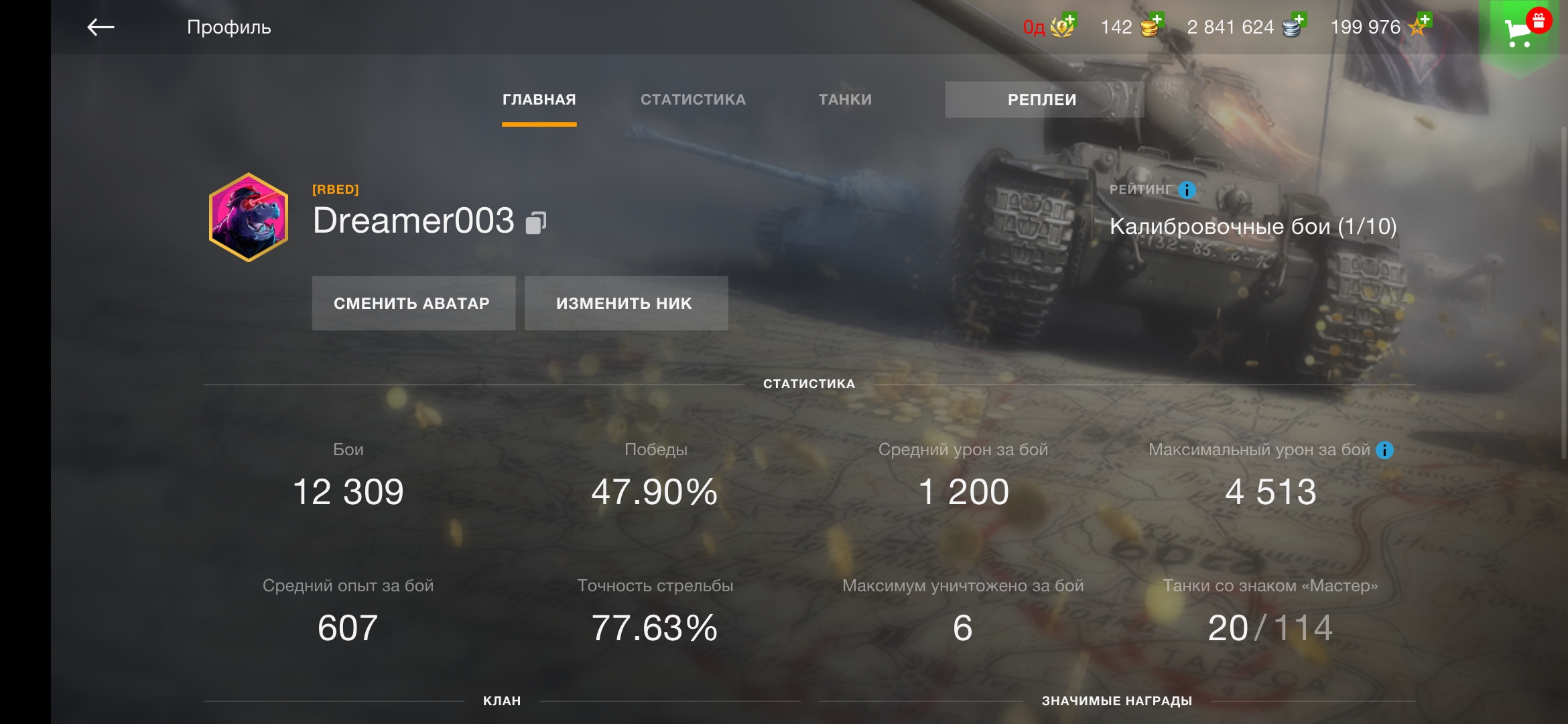Show rating info next to Рейтинг
The image size is (1568, 724).
(x=1187, y=190)
